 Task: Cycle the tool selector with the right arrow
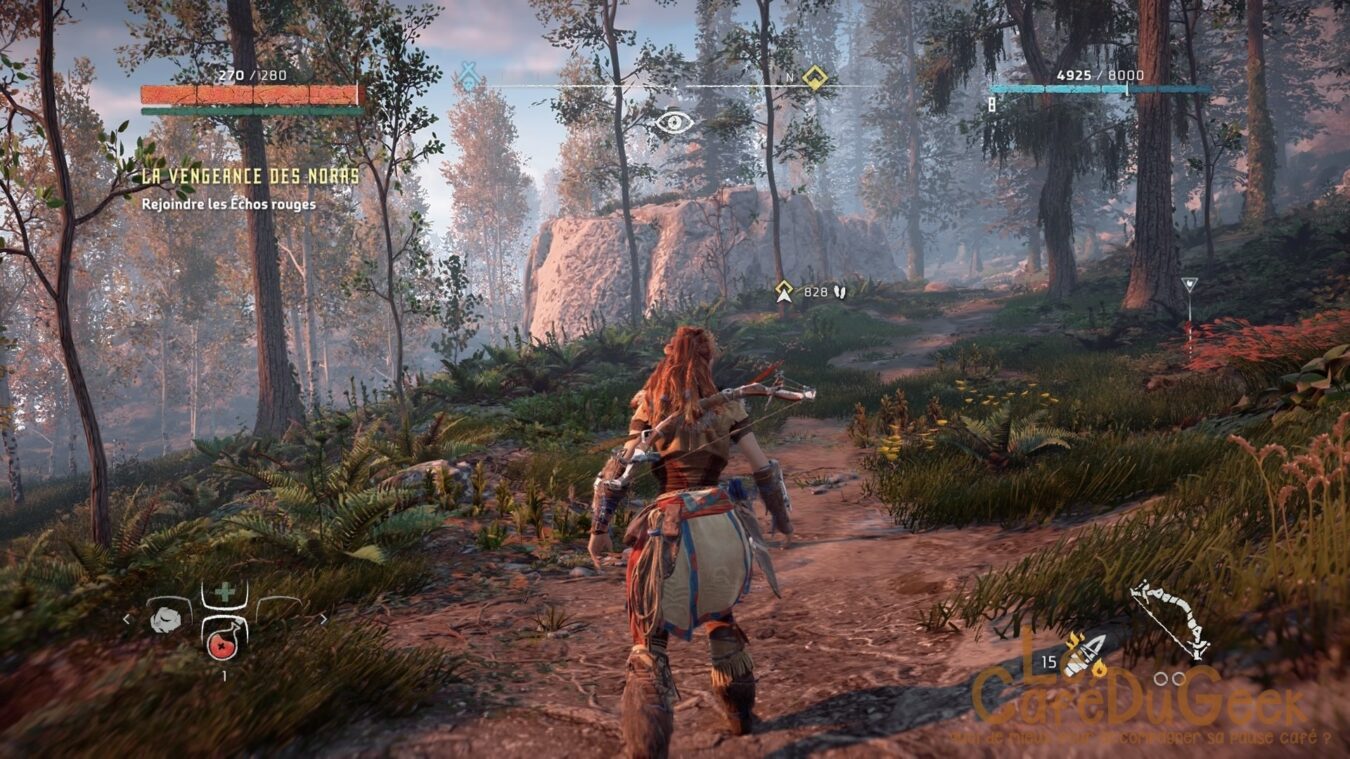tap(322, 620)
